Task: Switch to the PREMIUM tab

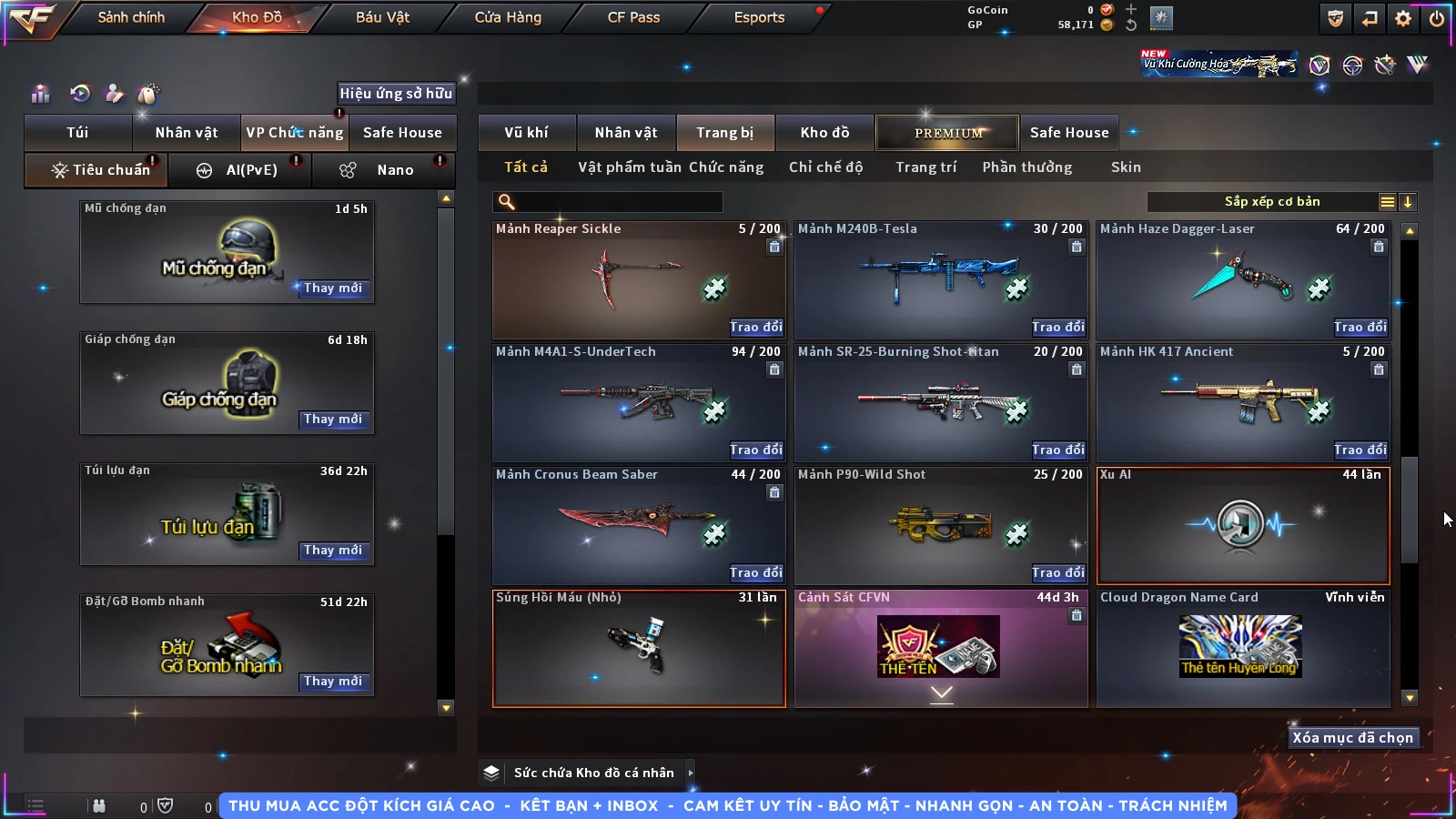Action: click(x=948, y=133)
